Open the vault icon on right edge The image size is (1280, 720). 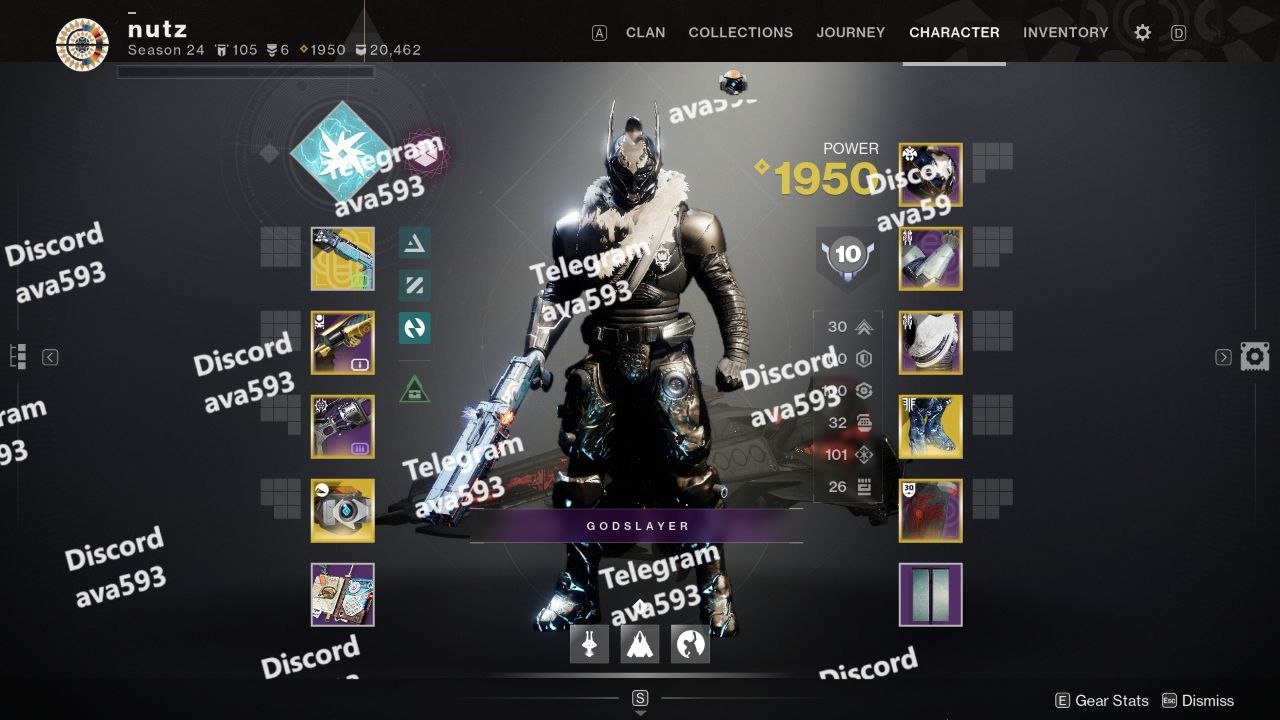click(1254, 357)
